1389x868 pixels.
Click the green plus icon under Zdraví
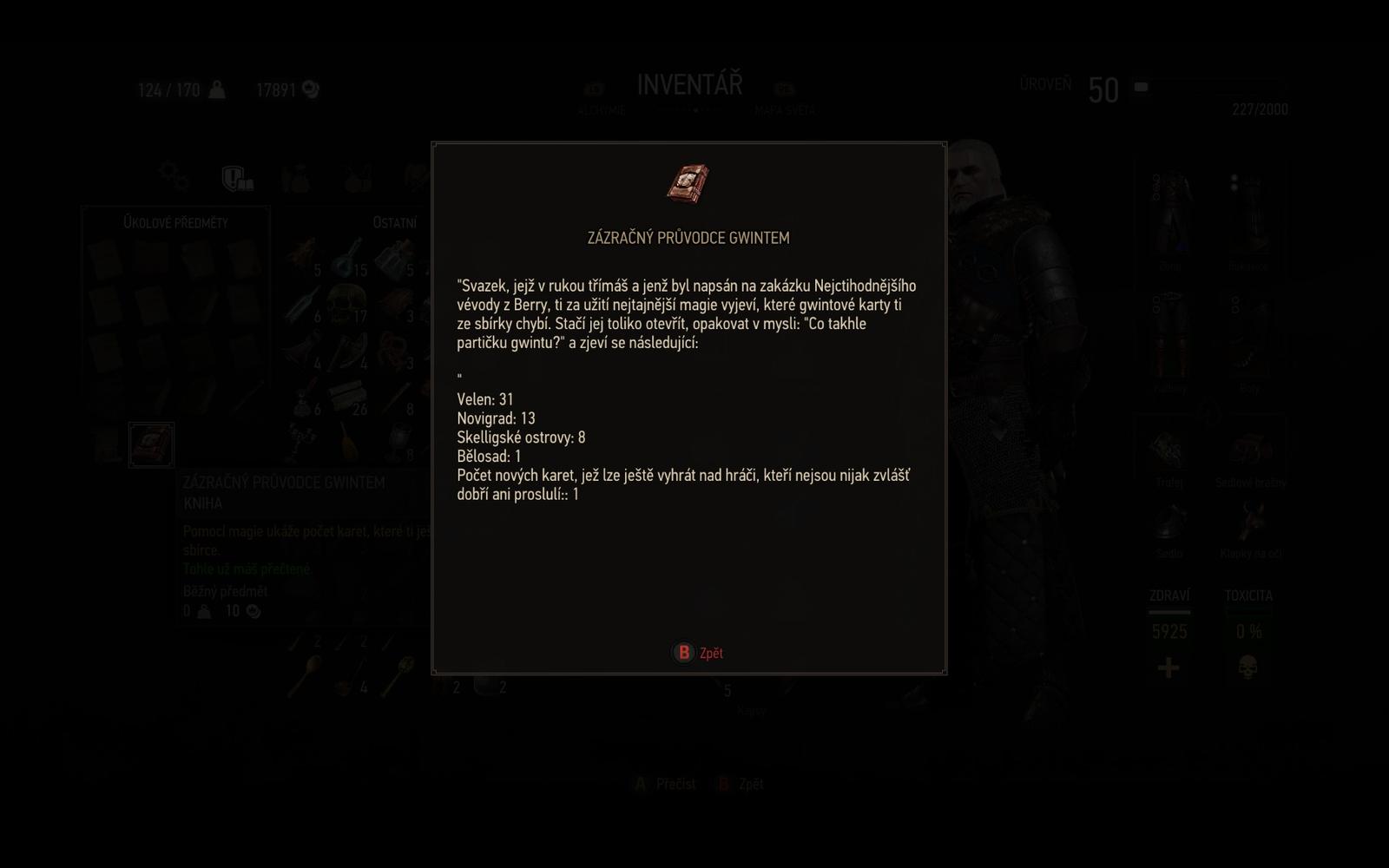coord(1168,668)
